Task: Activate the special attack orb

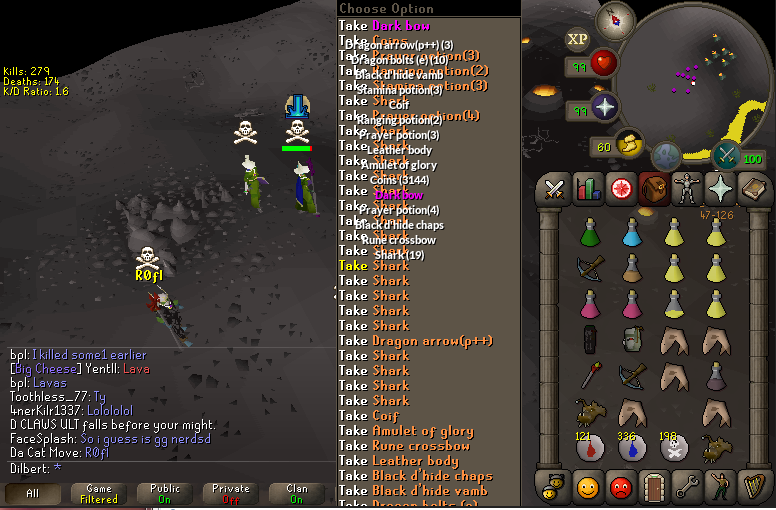Action: point(726,155)
